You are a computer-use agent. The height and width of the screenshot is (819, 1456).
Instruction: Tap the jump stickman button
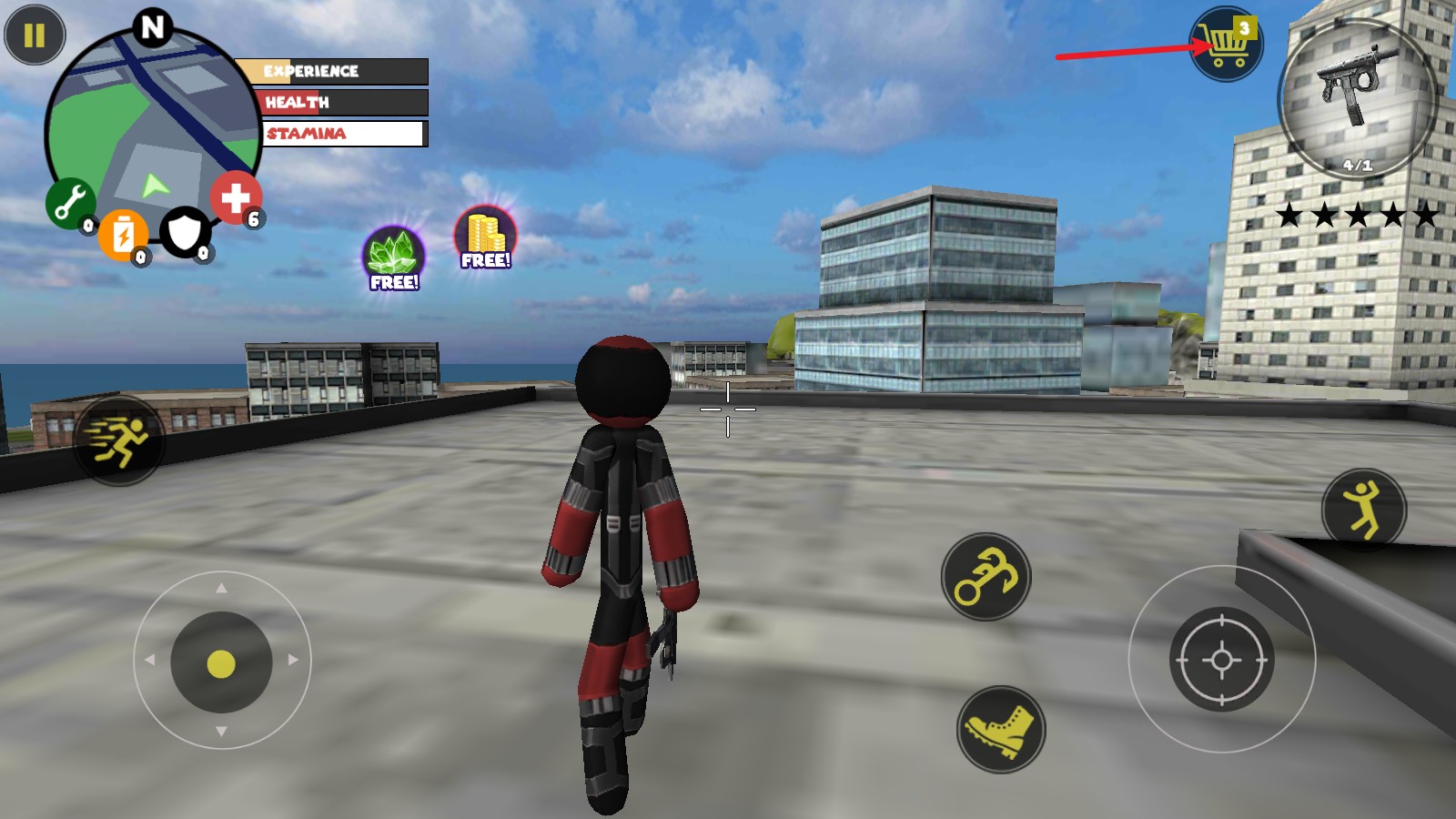point(1363,510)
